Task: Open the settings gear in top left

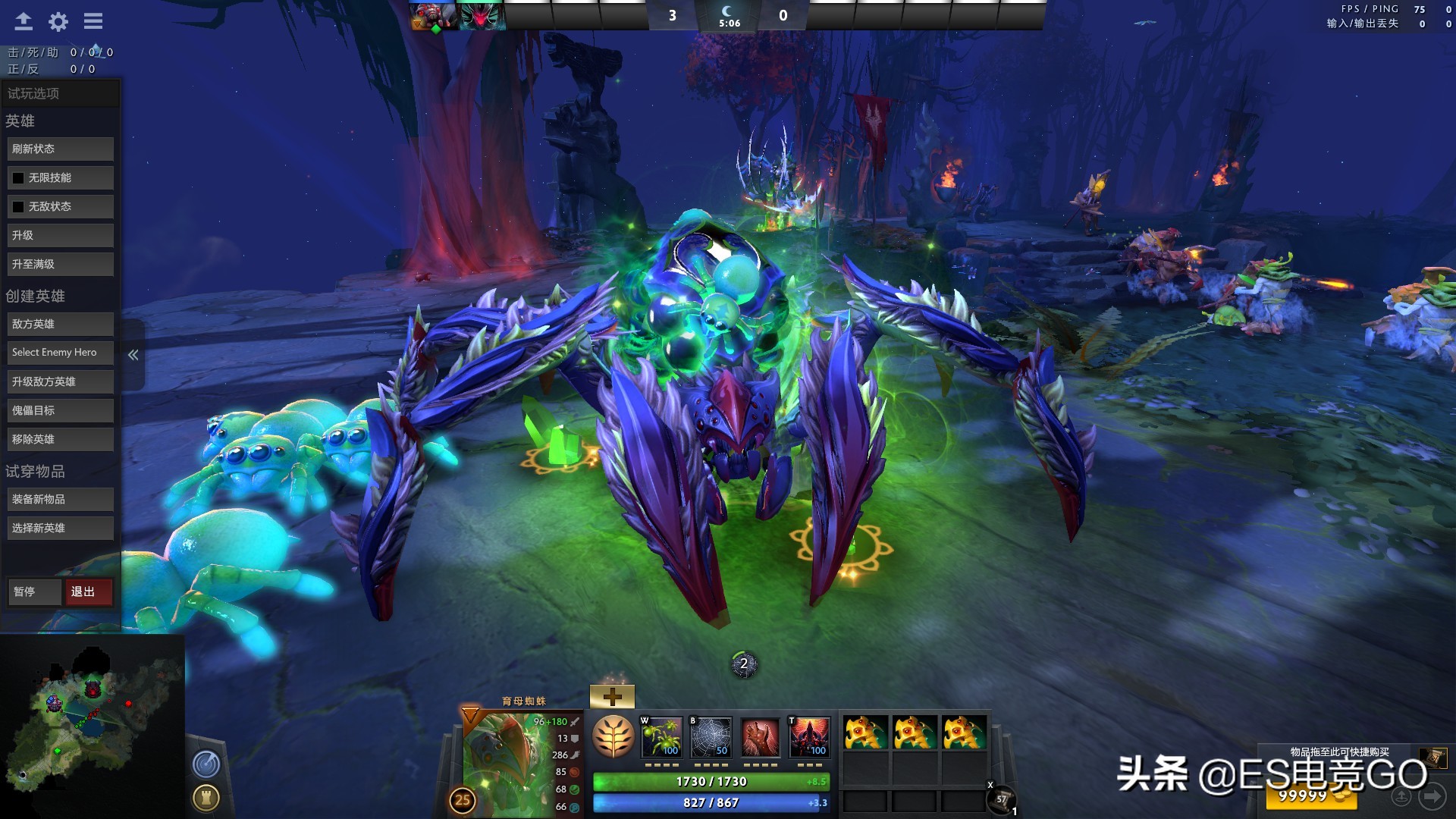Action: click(58, 21)
